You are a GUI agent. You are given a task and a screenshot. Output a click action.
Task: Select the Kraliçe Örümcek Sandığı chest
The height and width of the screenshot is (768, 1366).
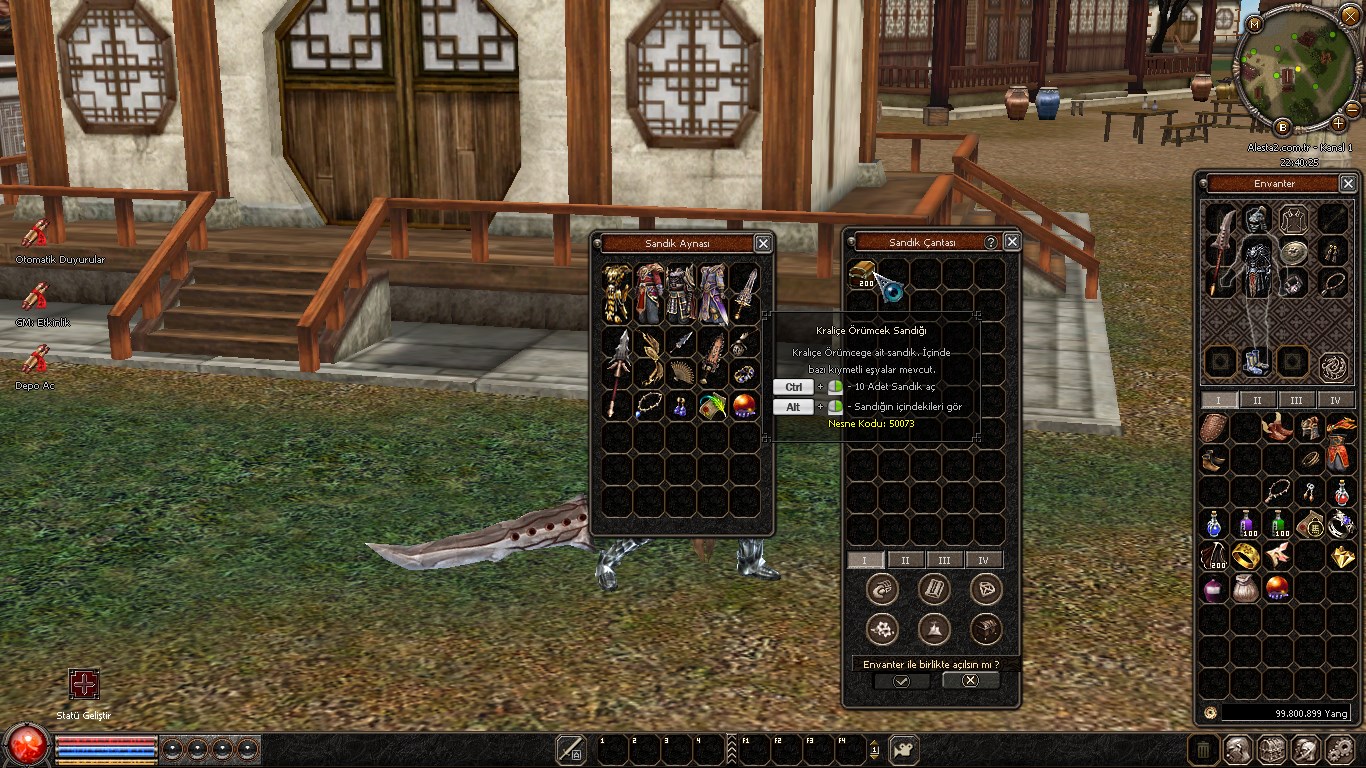pos(861,274)
